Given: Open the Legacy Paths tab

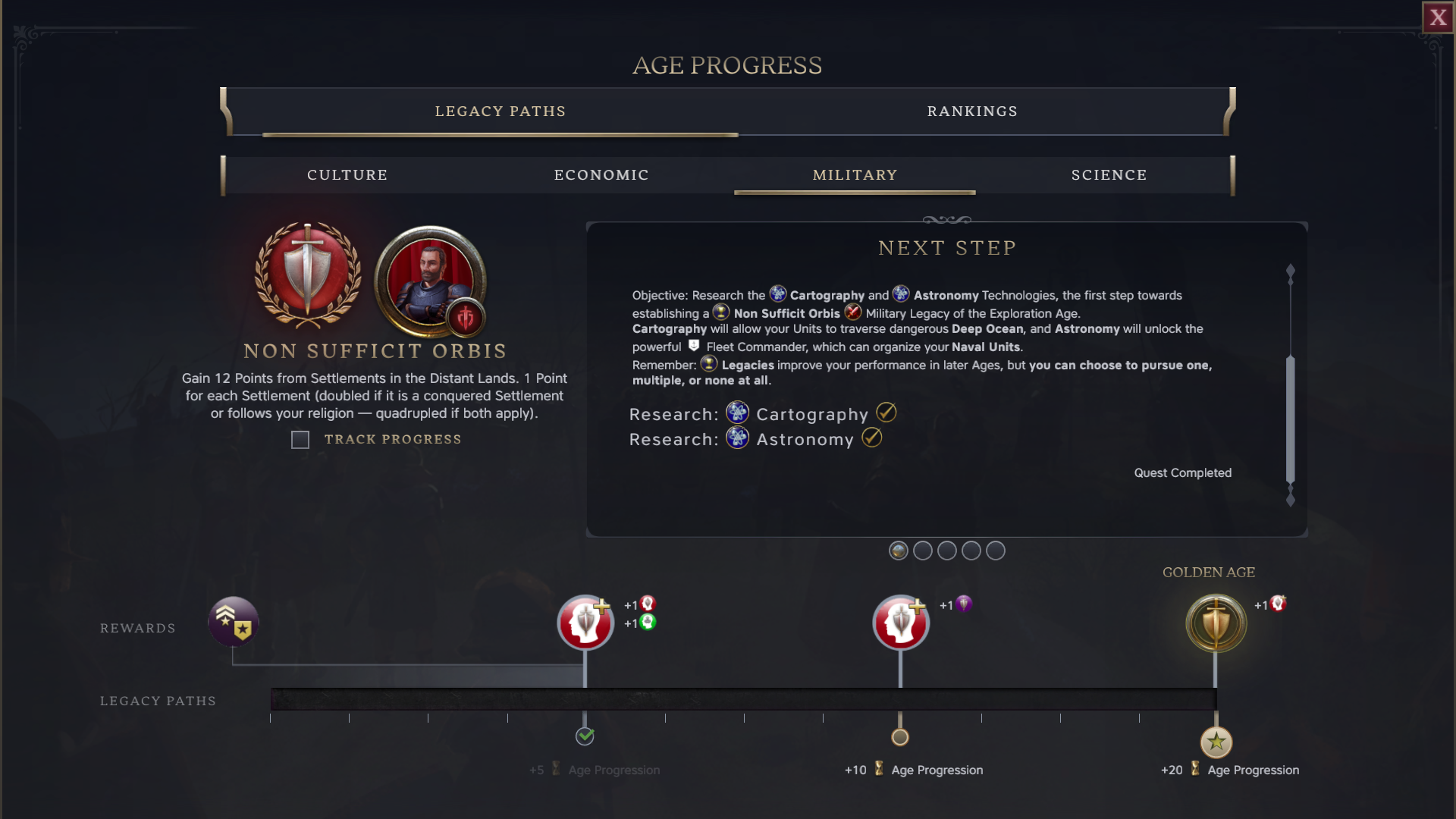Looking at the screenshot, I should (500, 111).
